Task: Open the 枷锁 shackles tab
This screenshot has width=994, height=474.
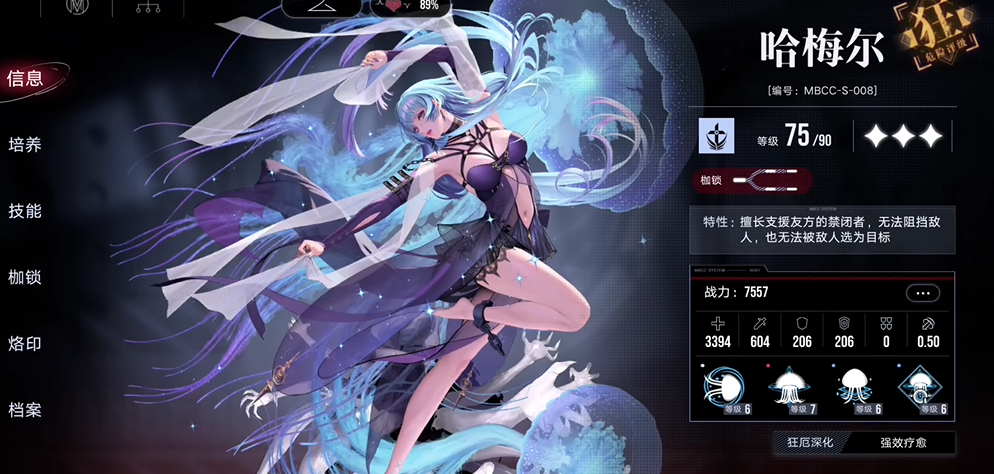Action: (x=26, y=277)
